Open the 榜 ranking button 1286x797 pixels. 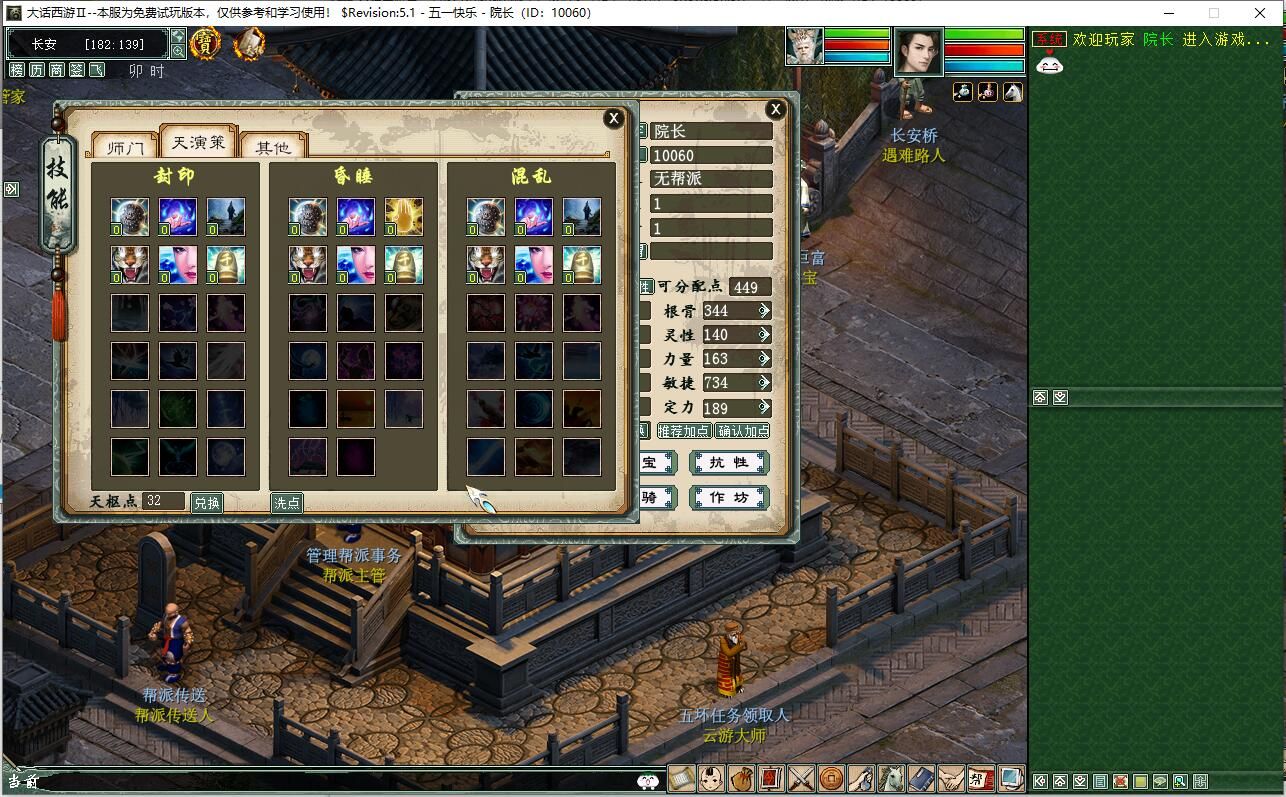click(x=17, y=70)
